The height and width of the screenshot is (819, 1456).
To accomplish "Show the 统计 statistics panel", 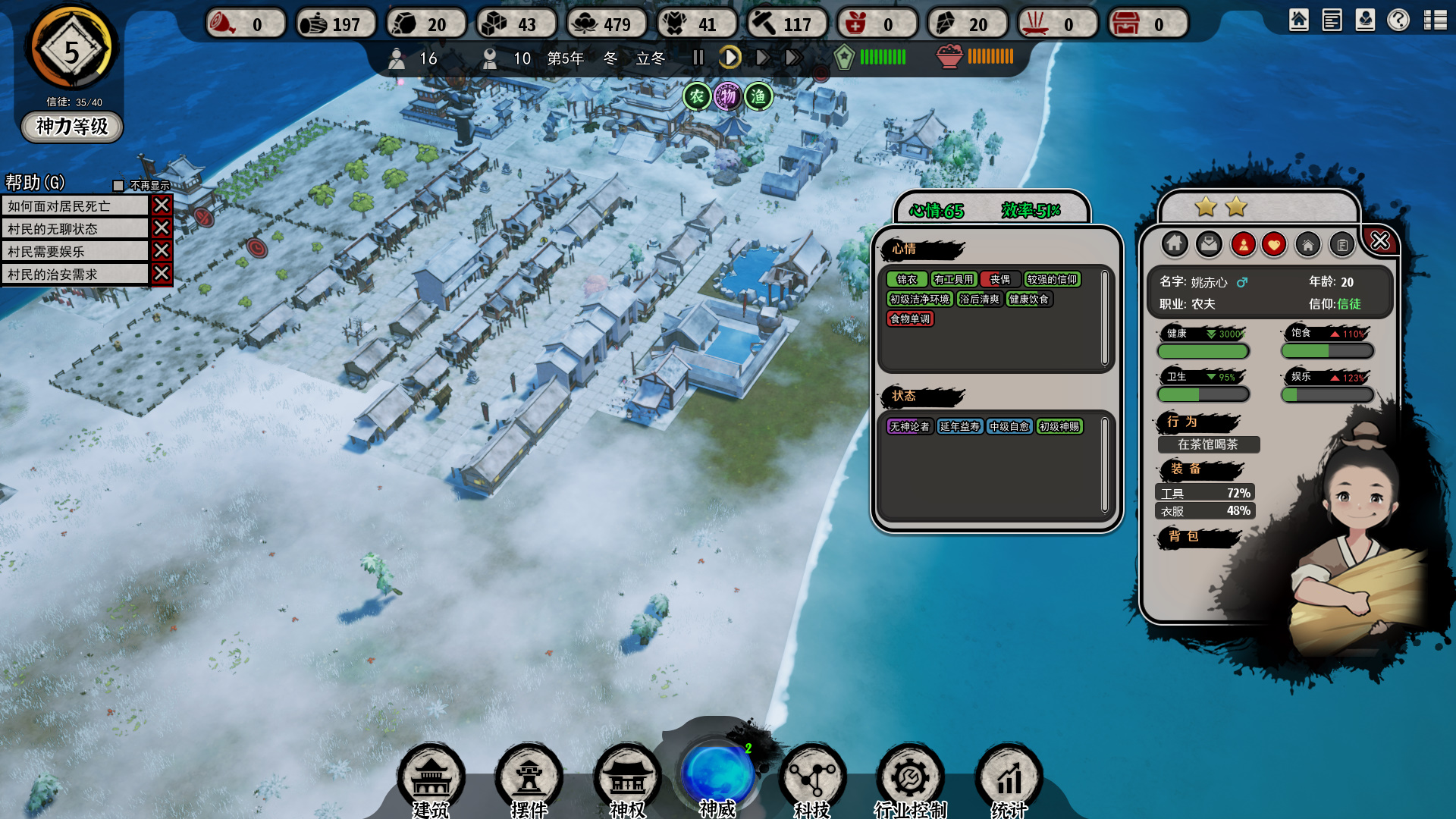I will point(1009,779).
